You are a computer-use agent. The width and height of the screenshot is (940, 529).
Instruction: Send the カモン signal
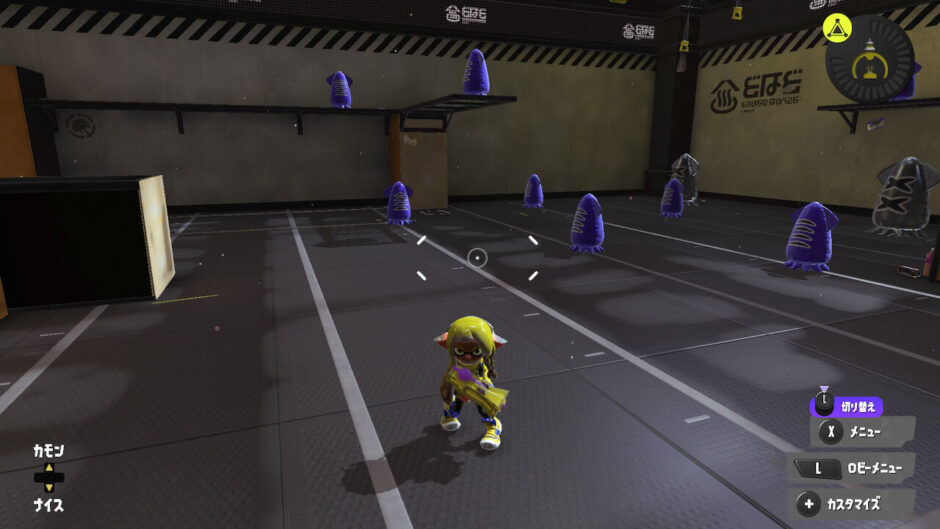[x=48, y=452]
